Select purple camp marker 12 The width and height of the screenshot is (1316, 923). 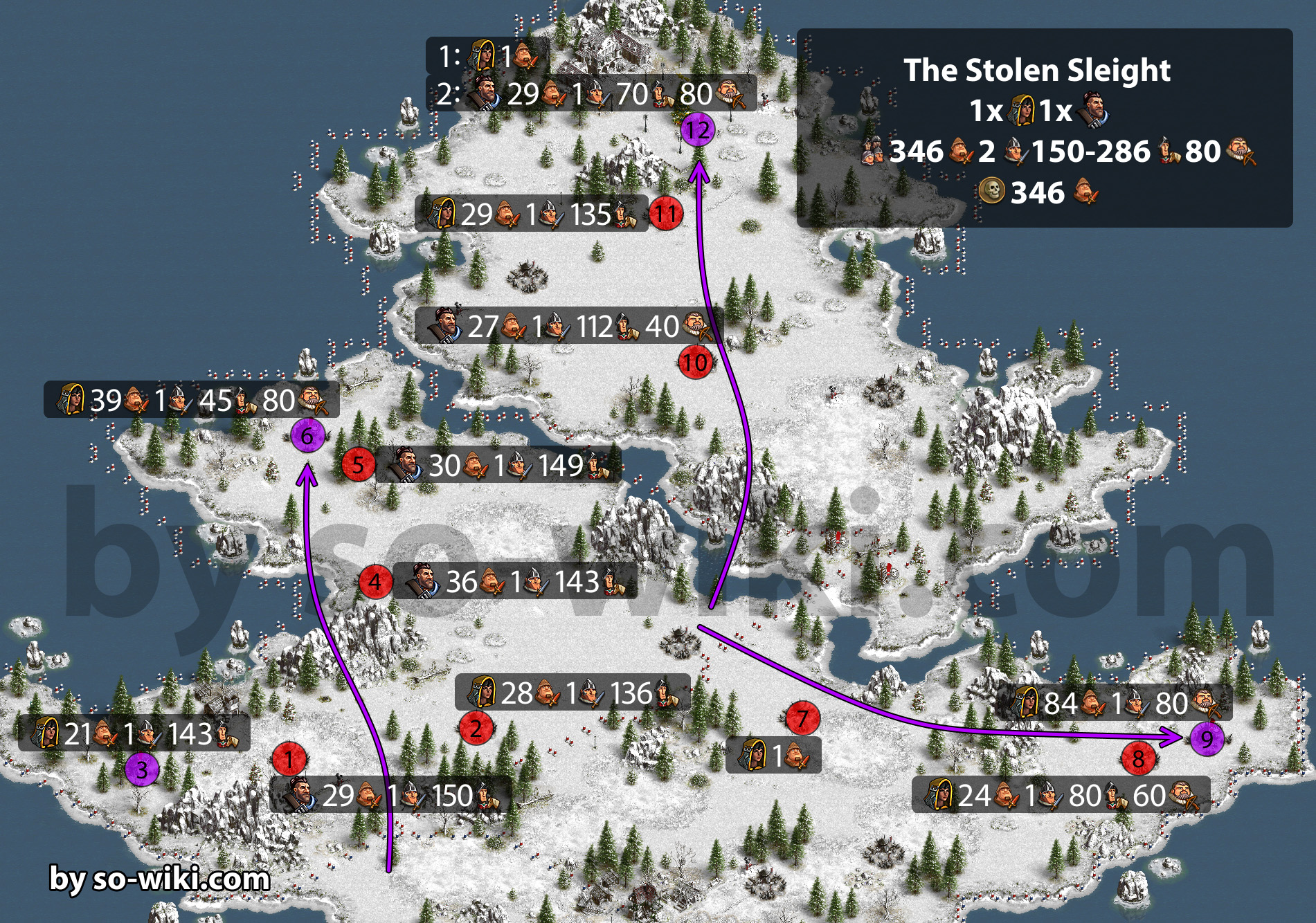coord(698,129)
